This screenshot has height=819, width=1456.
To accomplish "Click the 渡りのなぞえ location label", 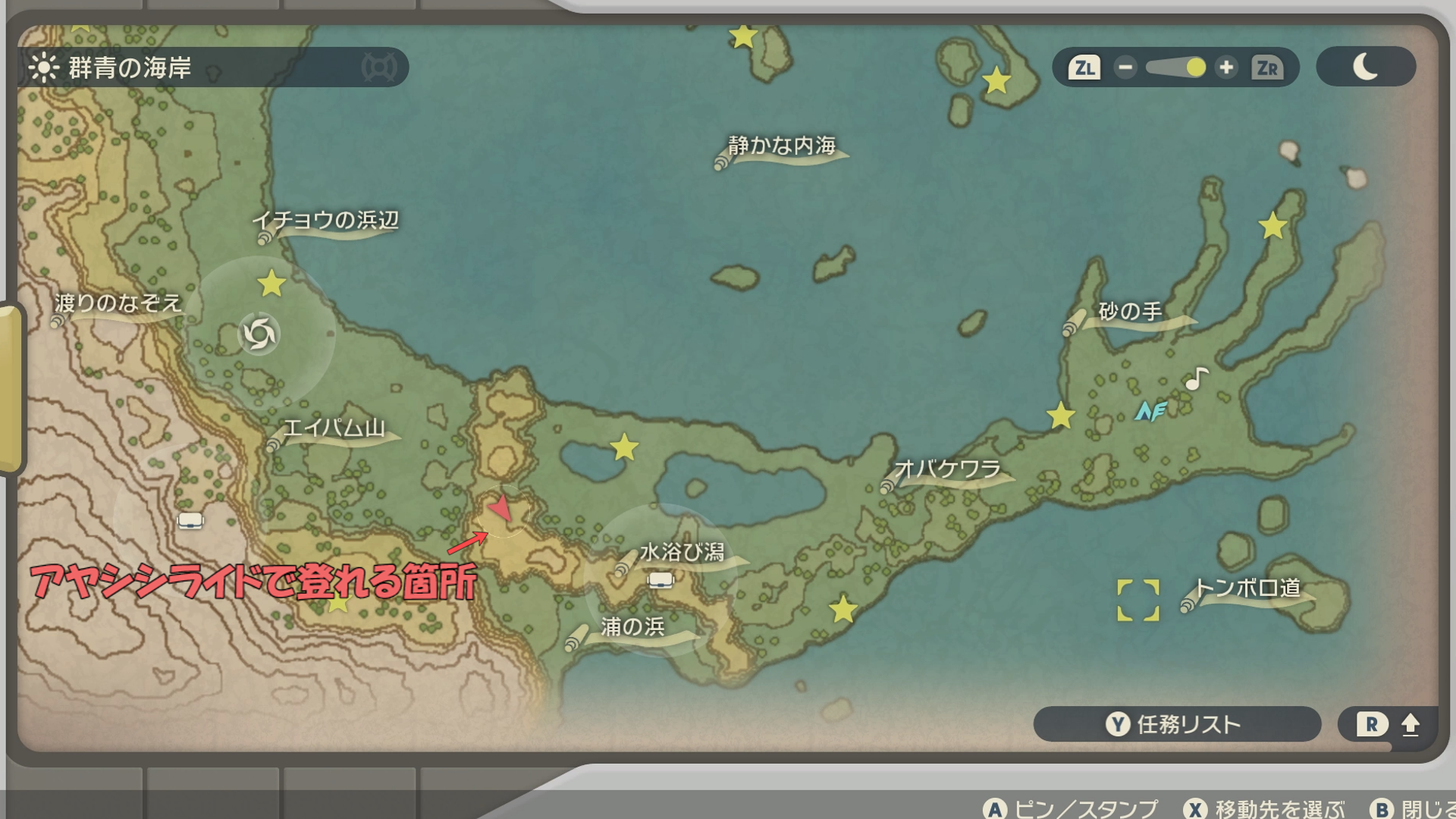I will tap(118, 304).
